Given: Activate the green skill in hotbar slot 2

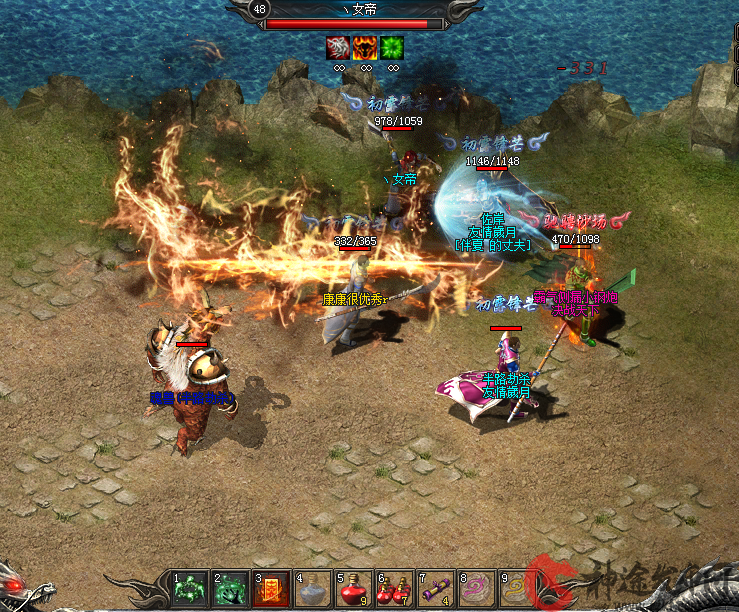Looking at the screenshot, I should pyautogui.click(x=230, y=588).
